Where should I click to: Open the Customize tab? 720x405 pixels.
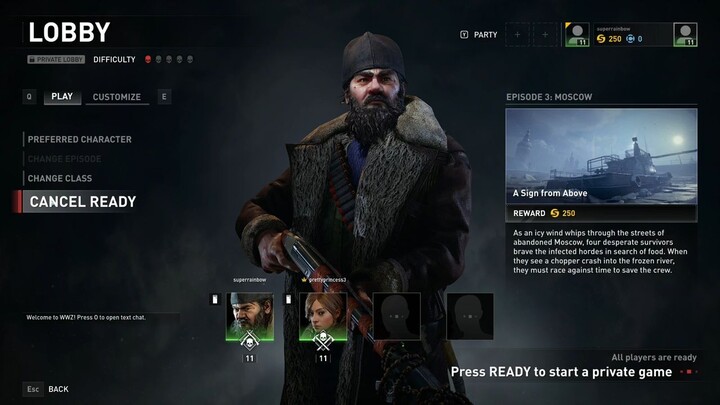(x=117, y=97)
